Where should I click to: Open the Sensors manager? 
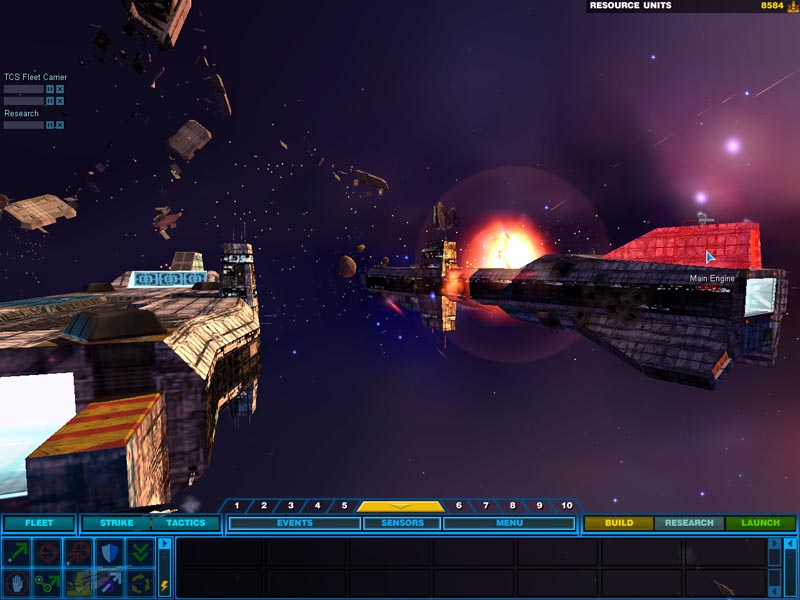[x=401, y=523]
